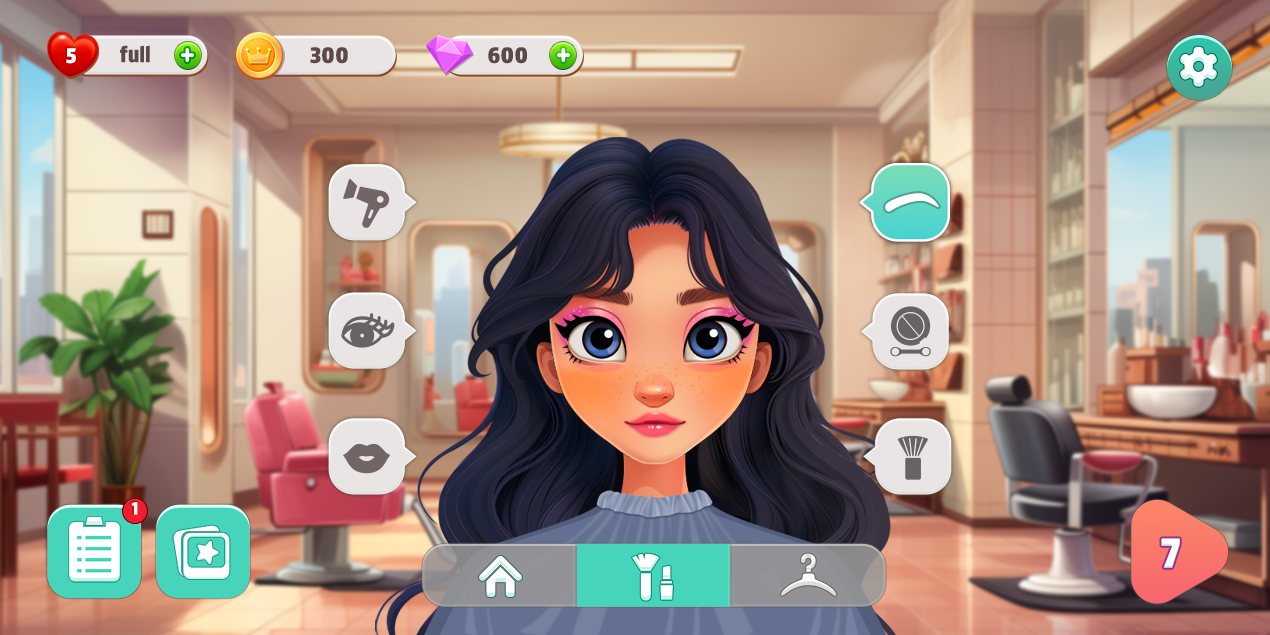Pick the lips makeup category
1270x635 pixels.
367,457
